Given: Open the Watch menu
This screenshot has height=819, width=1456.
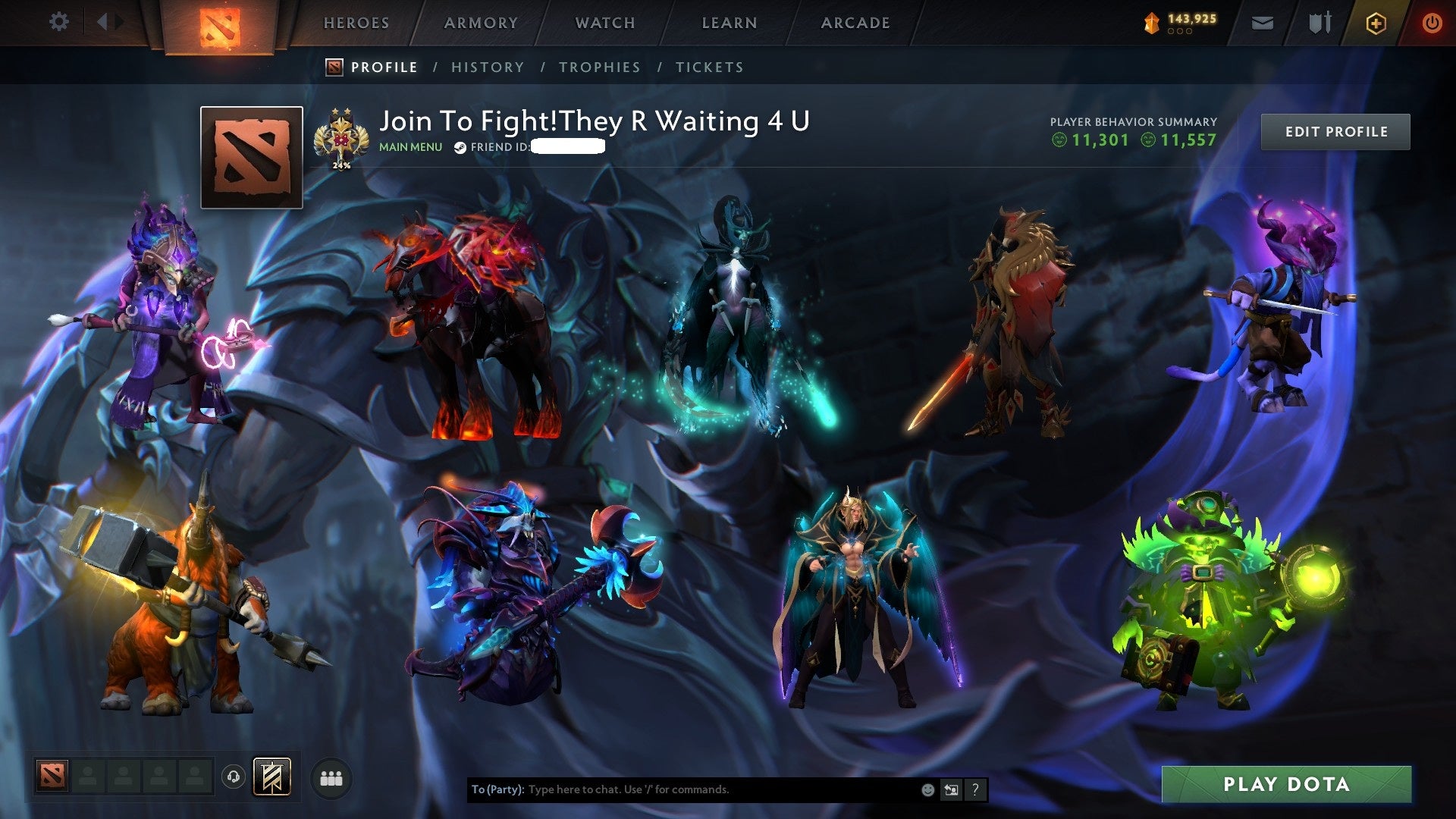Looking at the screenshot, I should 606,23.
